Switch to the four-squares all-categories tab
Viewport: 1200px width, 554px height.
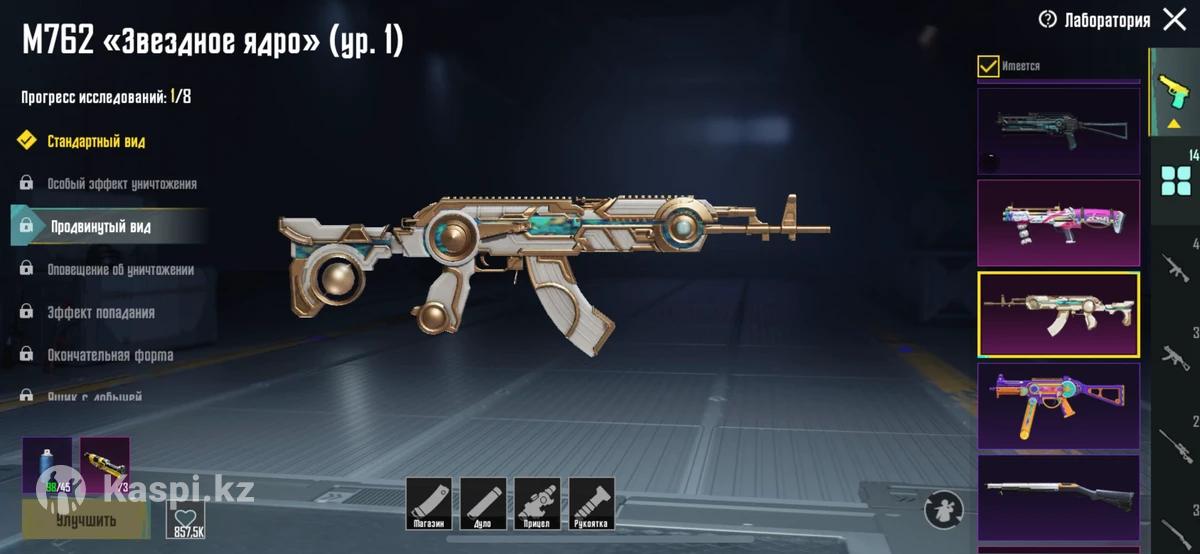pyautogui.click(x=1175, y=181)
